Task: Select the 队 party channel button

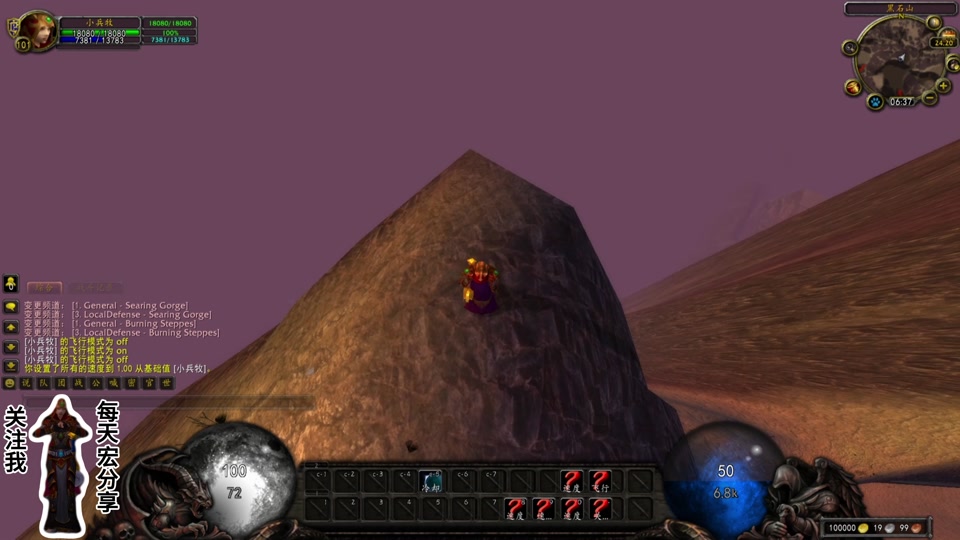Action: [x=44, y=383]
